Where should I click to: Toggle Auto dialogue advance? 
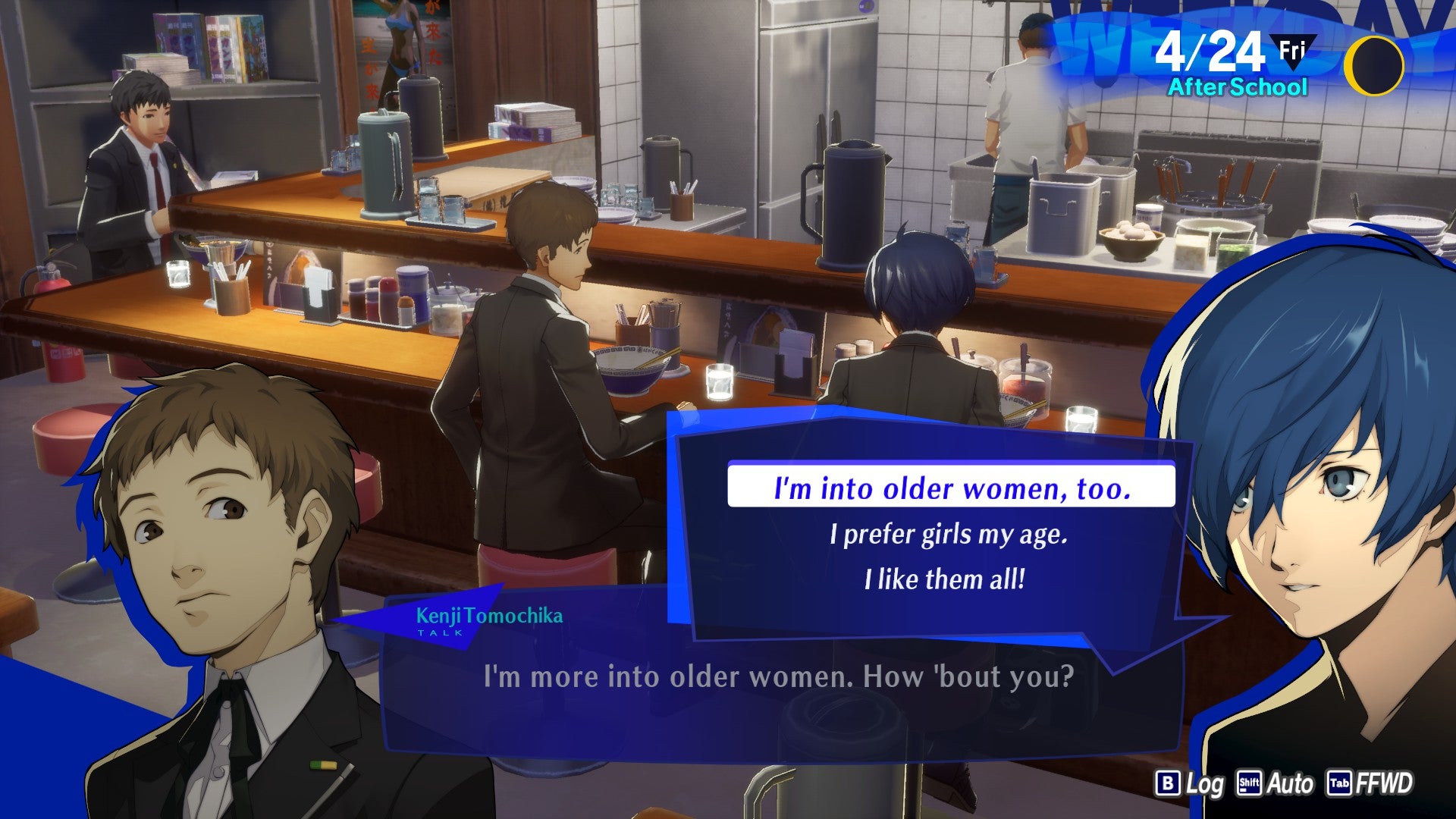tap(1275, 783)
